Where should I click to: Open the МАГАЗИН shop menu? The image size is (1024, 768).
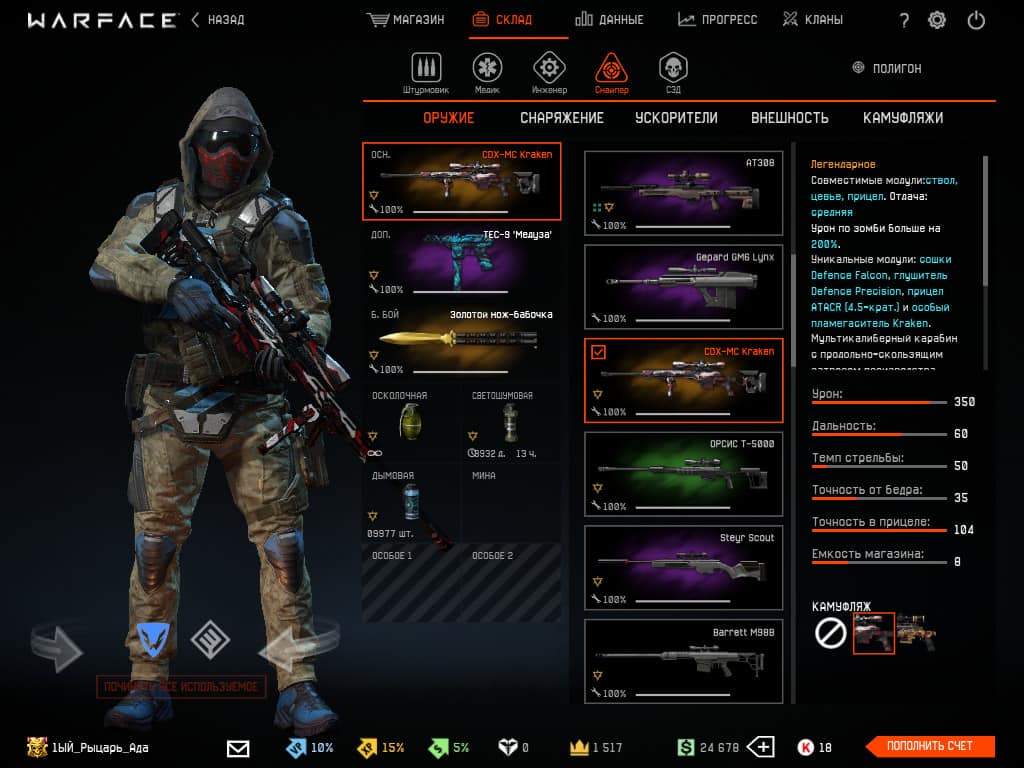click(405, 20)
